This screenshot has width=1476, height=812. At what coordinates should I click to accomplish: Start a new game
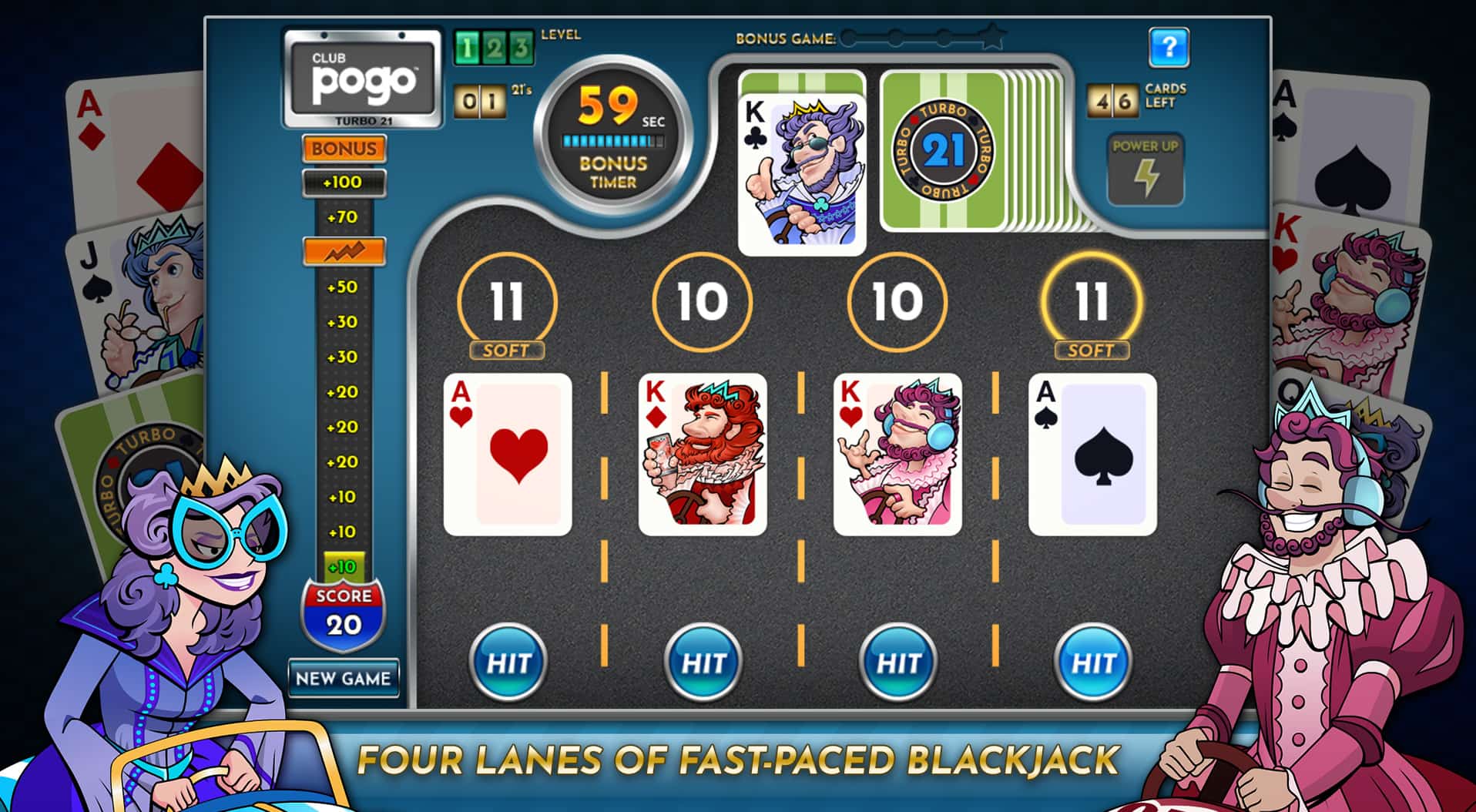[x=344, y=678]
